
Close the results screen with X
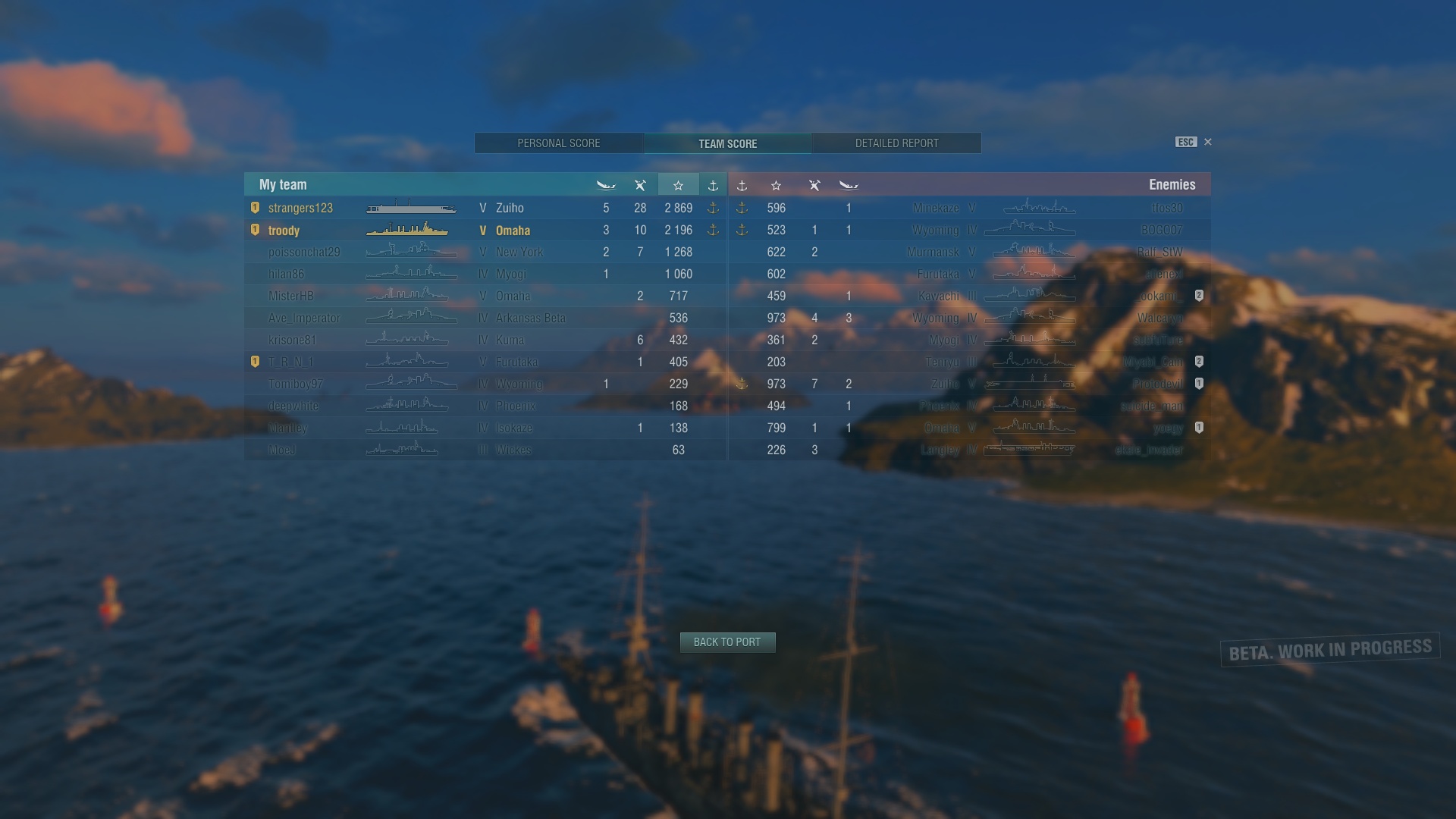1208,142
